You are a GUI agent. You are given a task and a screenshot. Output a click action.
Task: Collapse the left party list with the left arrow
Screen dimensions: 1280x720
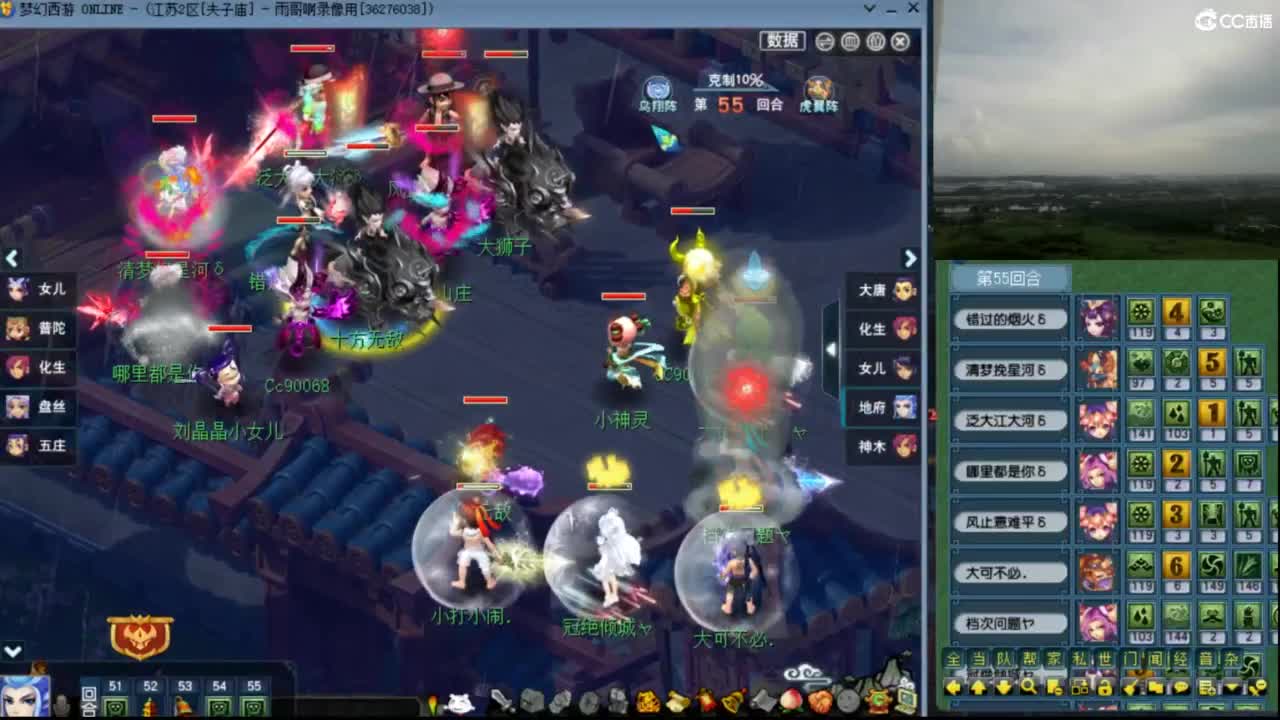[x=12, y=258]
